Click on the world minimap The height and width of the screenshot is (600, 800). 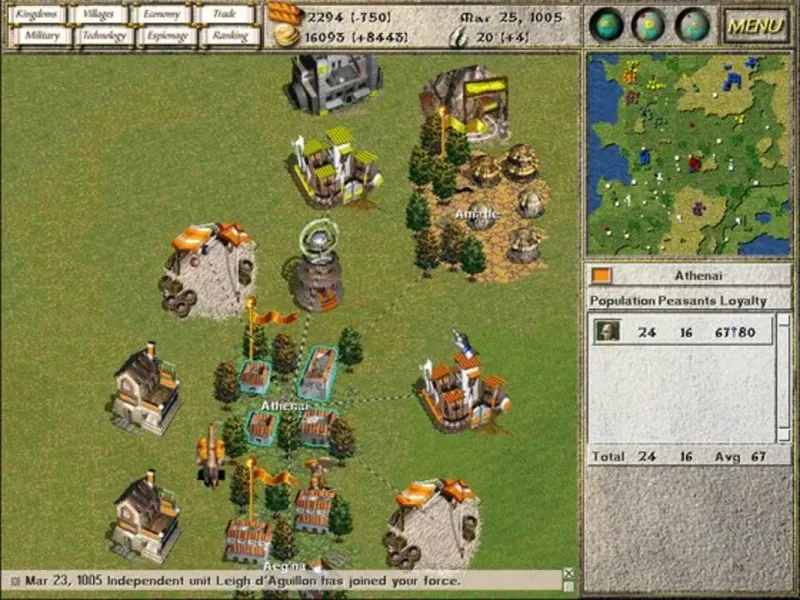point(689,155)
